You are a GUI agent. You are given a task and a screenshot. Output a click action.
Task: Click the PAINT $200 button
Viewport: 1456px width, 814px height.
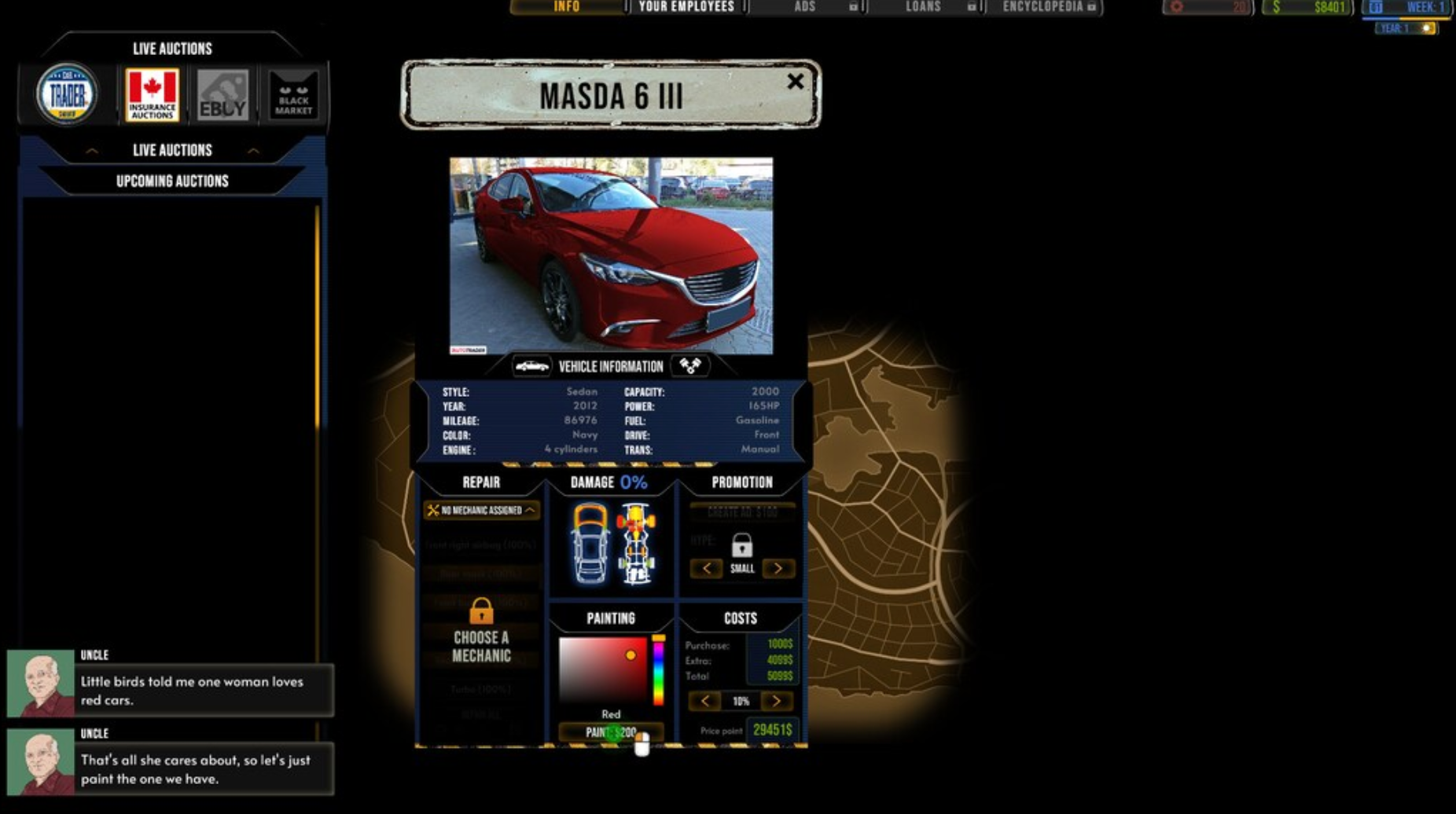[612, 729]
